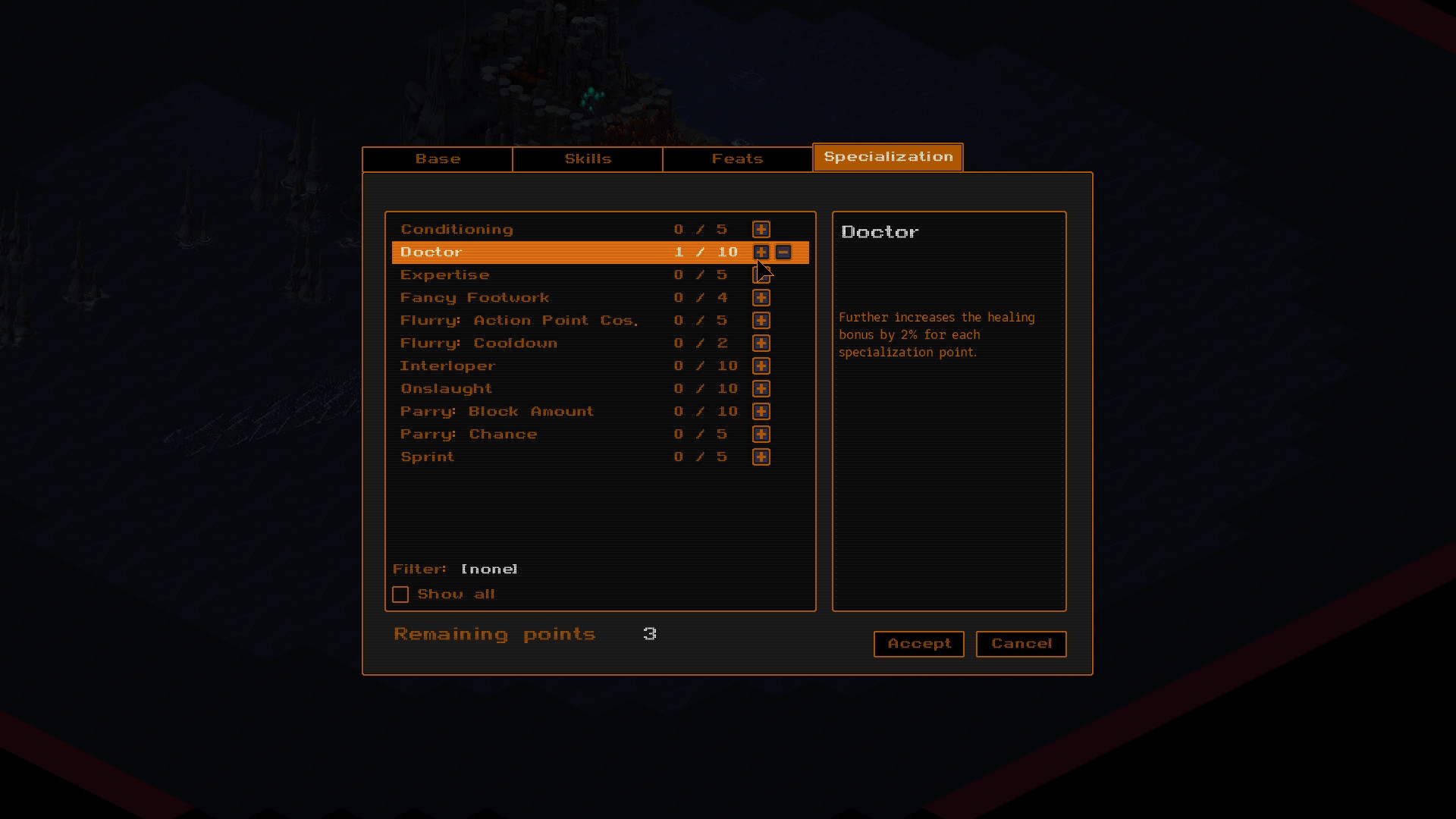This screenshot has width=1456, height=819.
Task: Add a point to Parry: Block Amount
Action: point(761,411)
